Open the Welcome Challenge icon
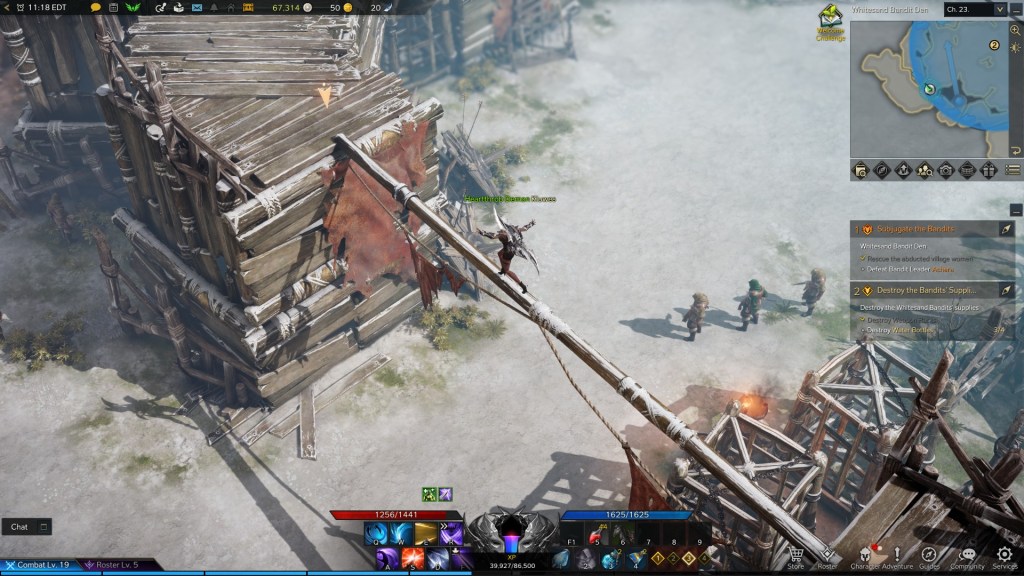Viewport: 1024px width, 576px height. point(830,20)
